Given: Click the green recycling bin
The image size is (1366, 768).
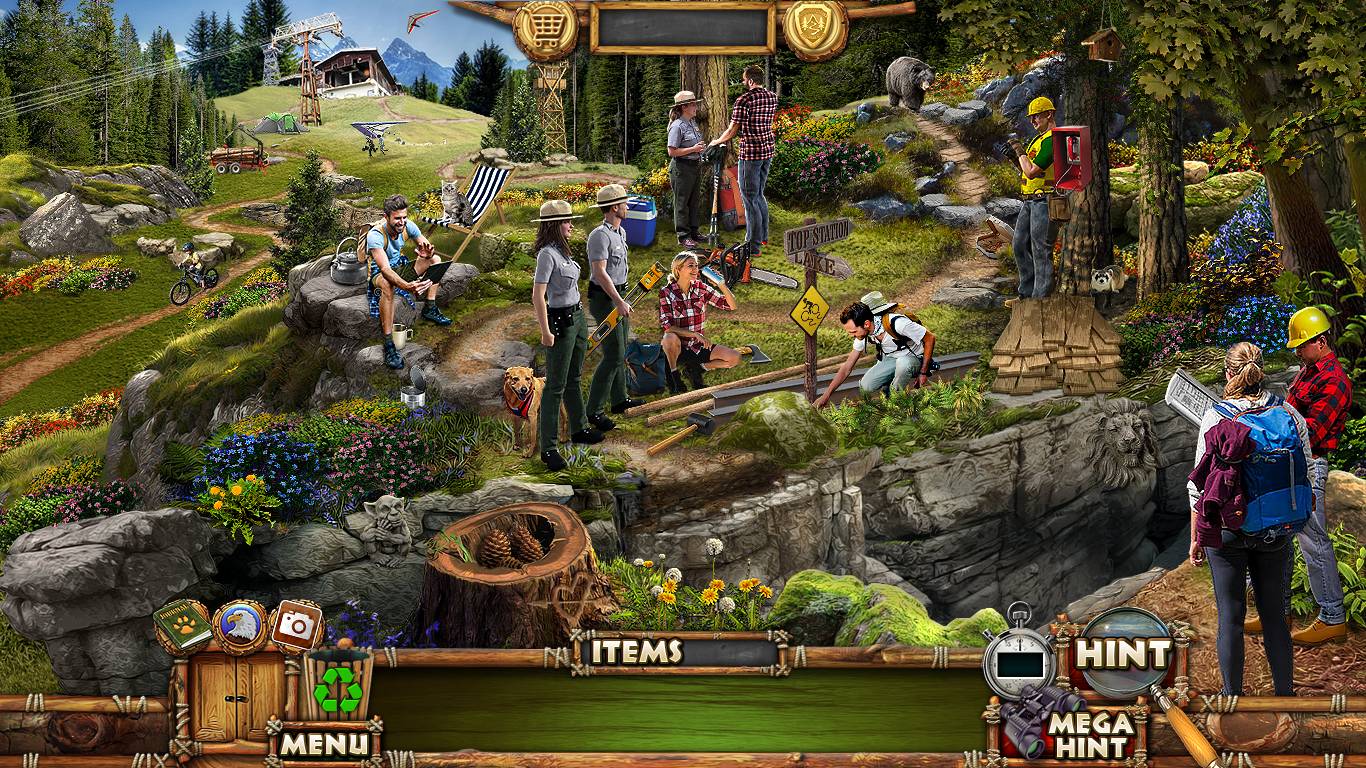Looking at the screenshot, I should 338,686.
